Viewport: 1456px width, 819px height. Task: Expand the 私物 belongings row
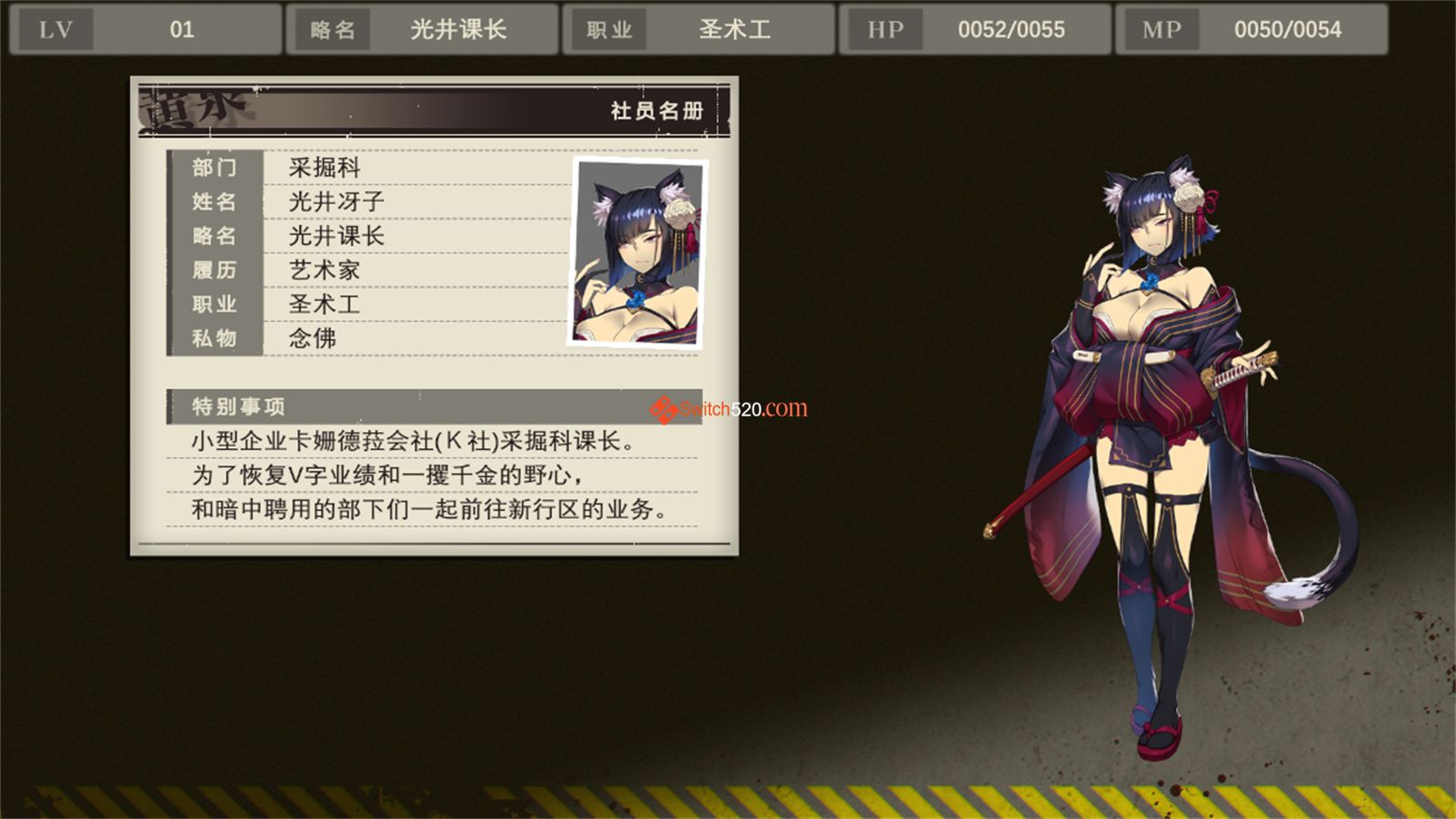click(215, 338)
